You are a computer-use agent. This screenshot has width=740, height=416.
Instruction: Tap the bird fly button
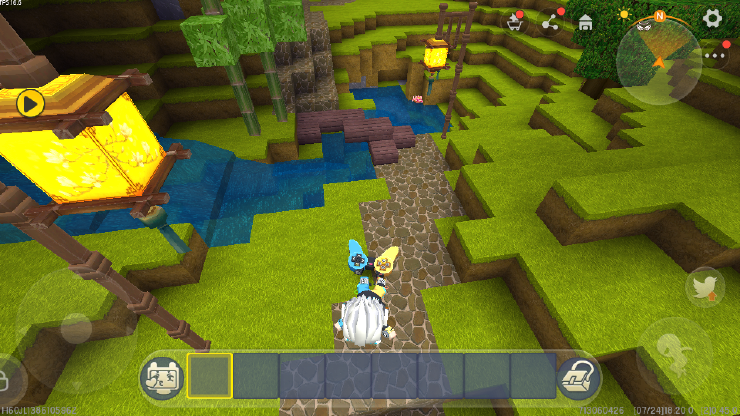coord(706,288)
